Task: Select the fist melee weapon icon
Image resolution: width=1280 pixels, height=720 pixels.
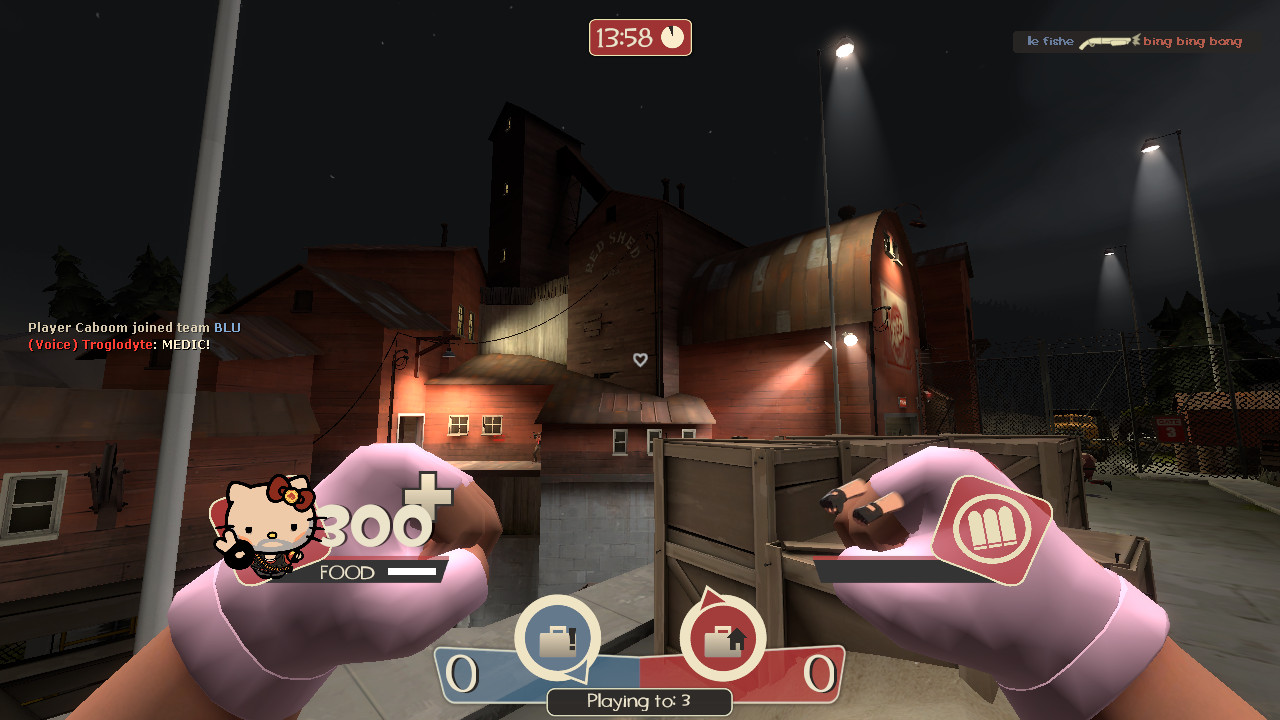Action: pos(993,527)
